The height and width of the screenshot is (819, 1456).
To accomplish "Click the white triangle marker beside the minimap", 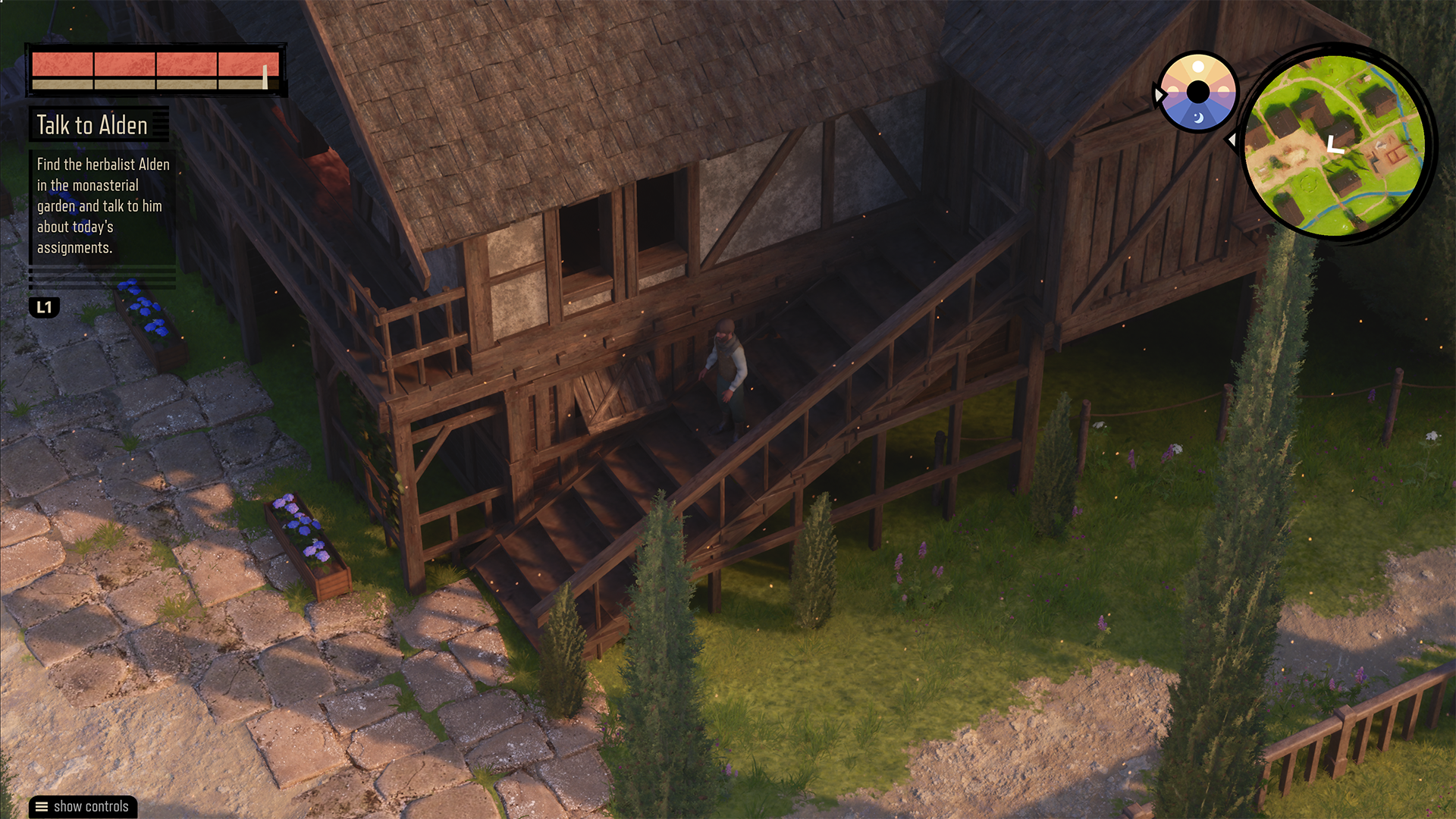I will 1233,140.
